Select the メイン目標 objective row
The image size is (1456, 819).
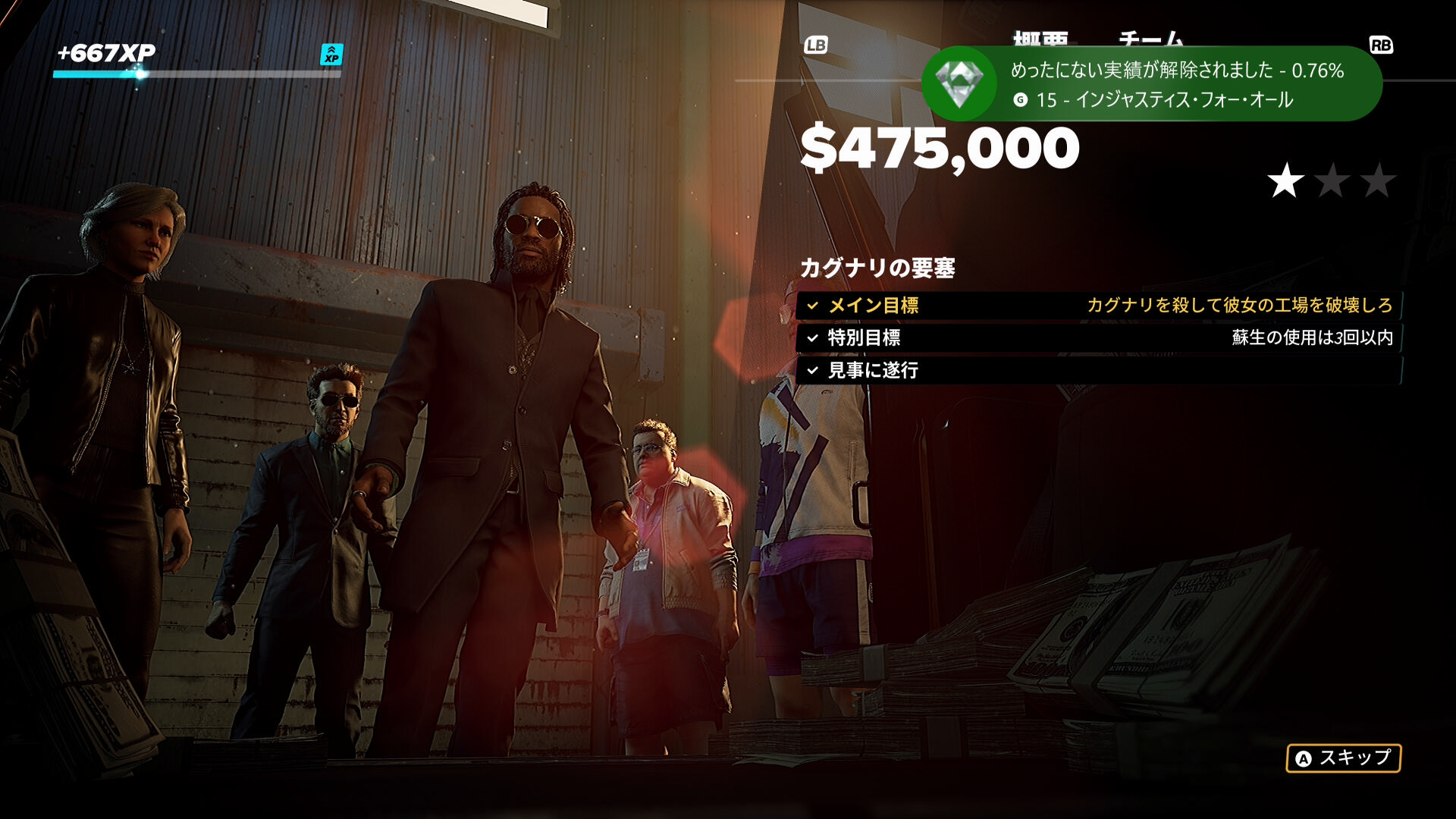(x=1098, y=306)
